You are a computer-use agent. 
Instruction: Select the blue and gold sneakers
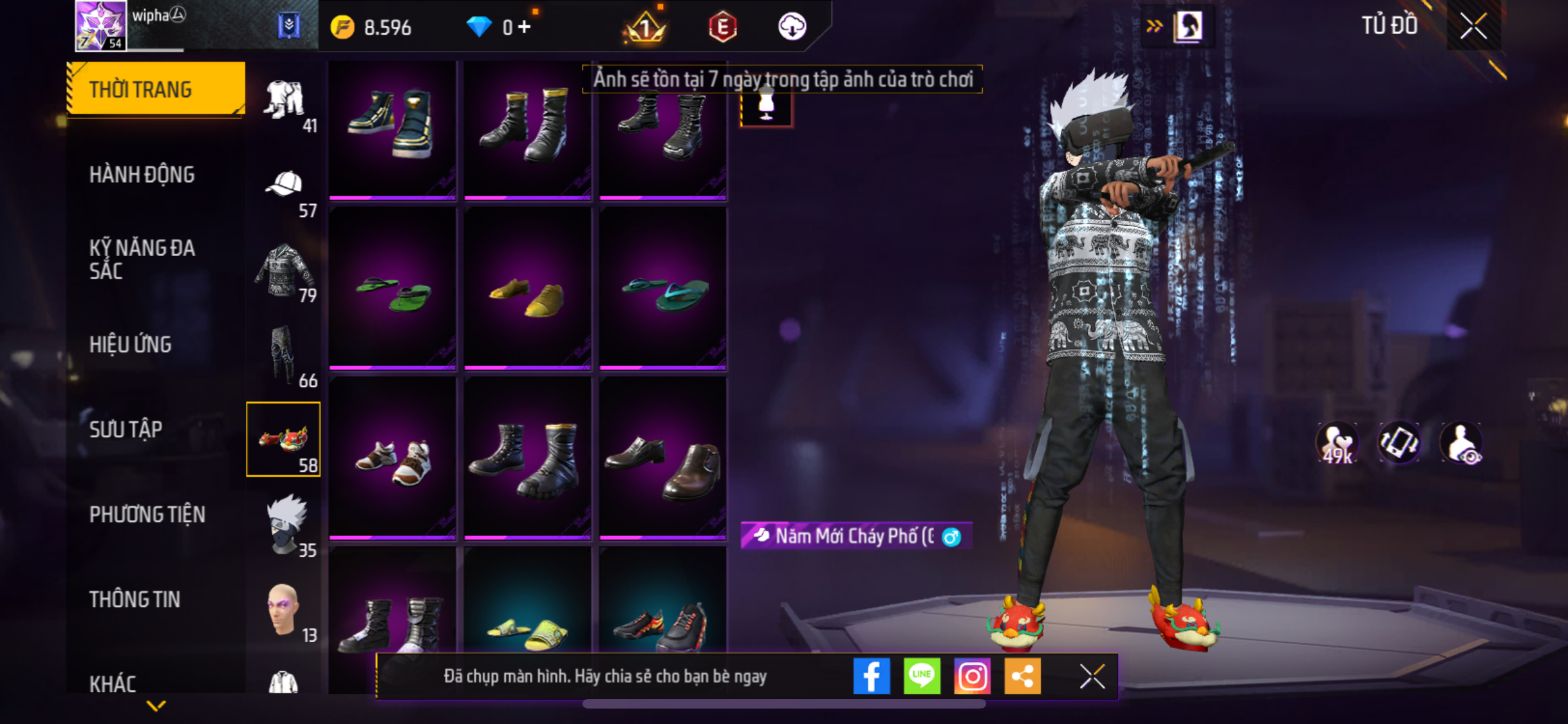pyautogui.click(x=393, y=125)
